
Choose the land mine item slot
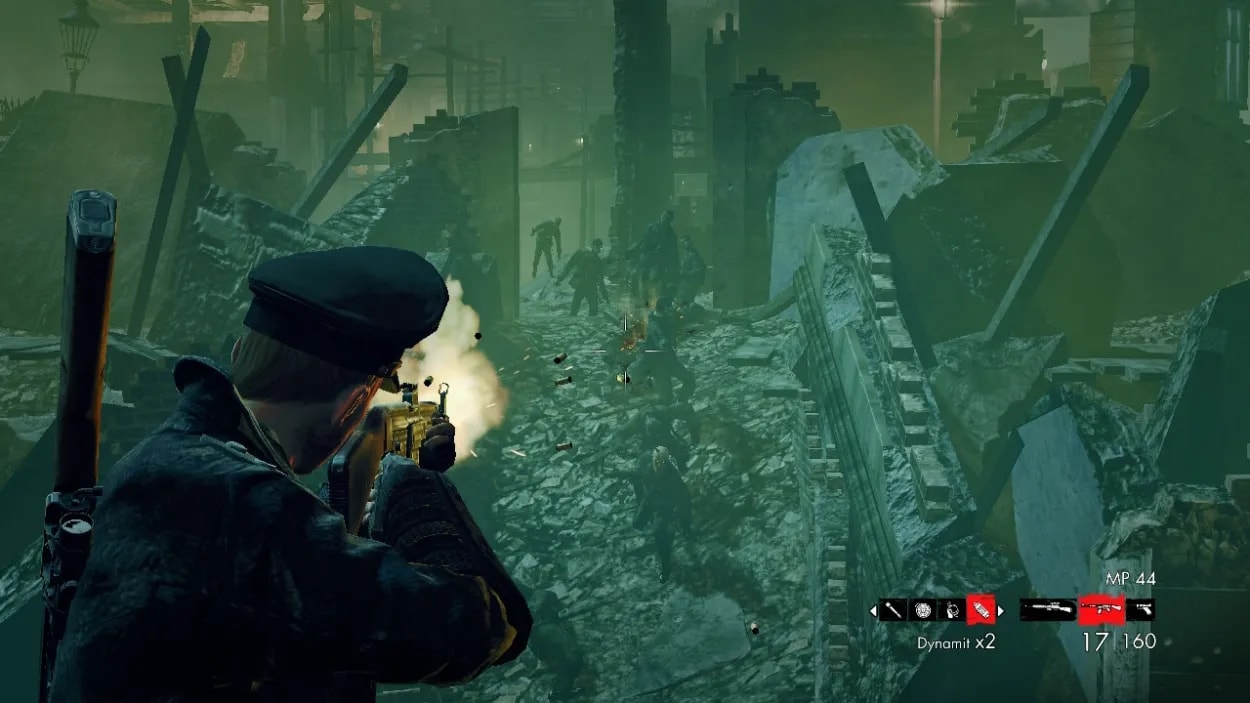[922, 610]
